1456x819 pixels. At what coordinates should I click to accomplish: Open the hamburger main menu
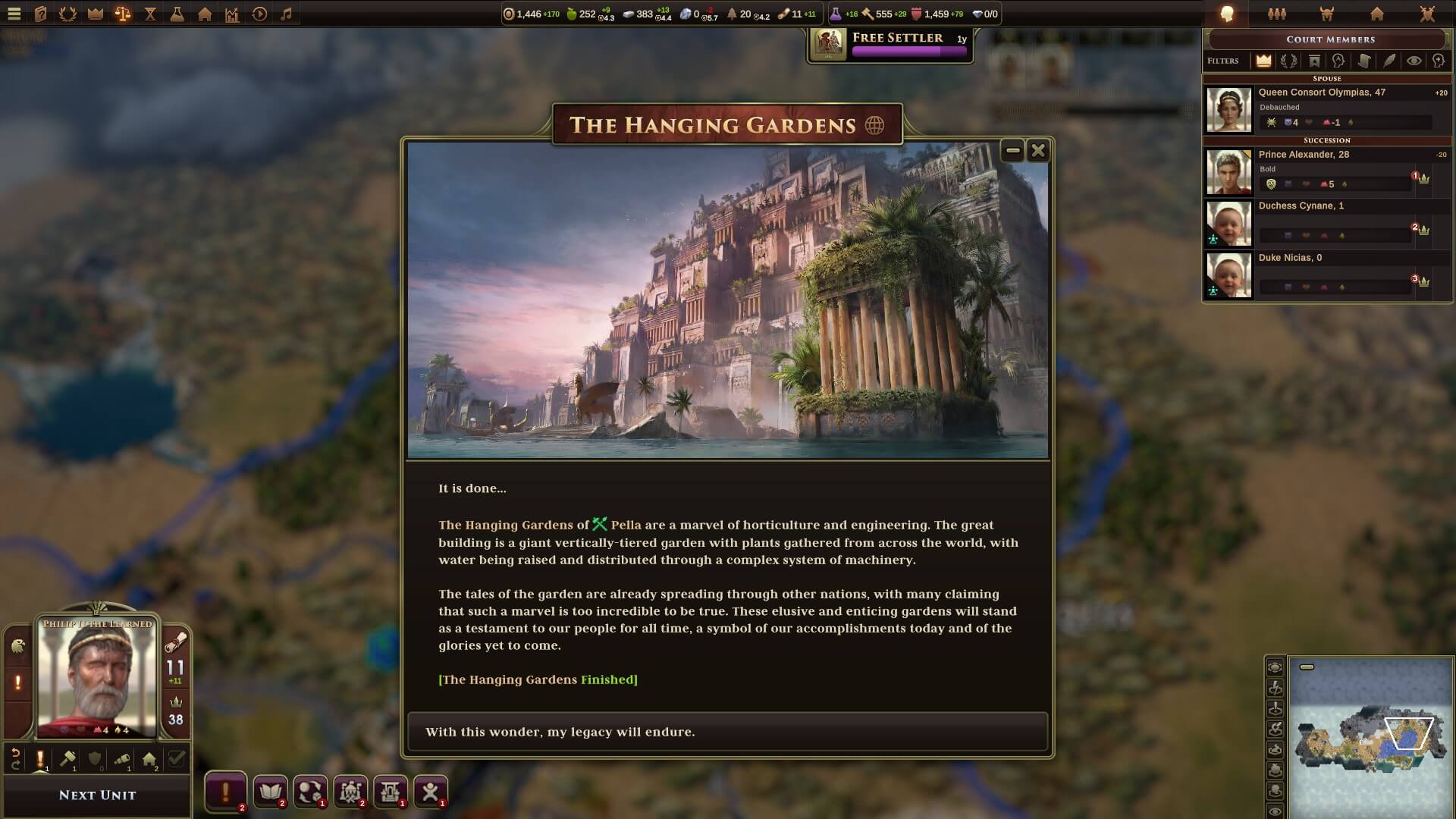click(x=14, y=14)
